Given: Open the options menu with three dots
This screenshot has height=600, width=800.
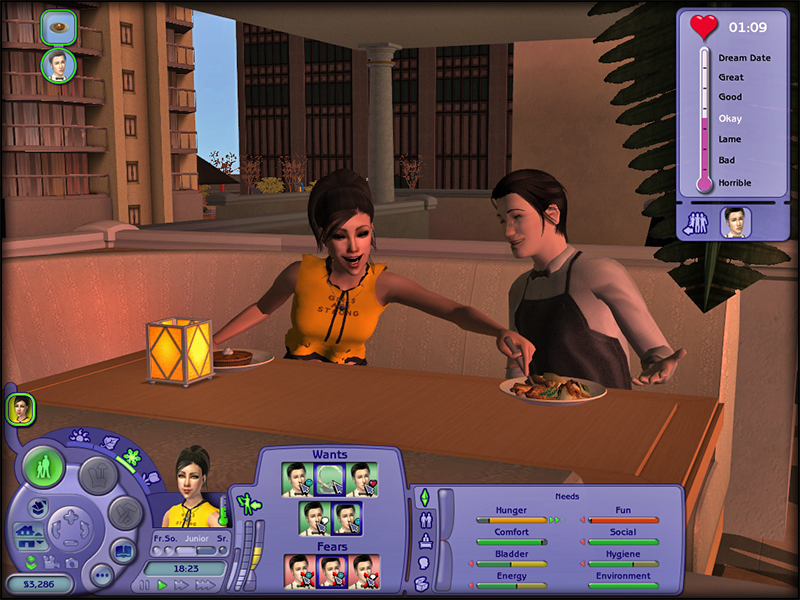Looking at the screenshot, I should point(101,575).
